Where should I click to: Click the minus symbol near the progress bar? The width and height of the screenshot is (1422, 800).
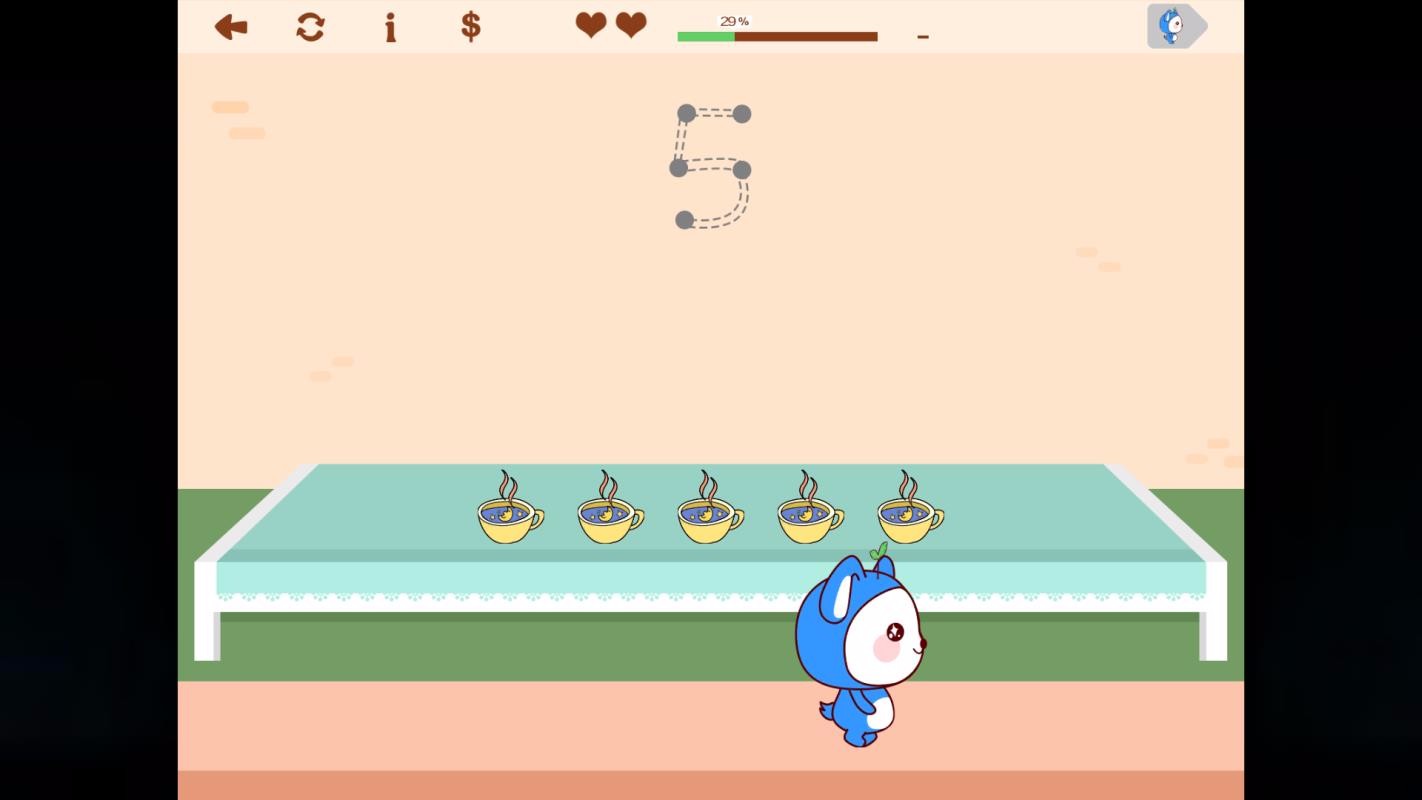pyautogui.click(x=921, y=36)
